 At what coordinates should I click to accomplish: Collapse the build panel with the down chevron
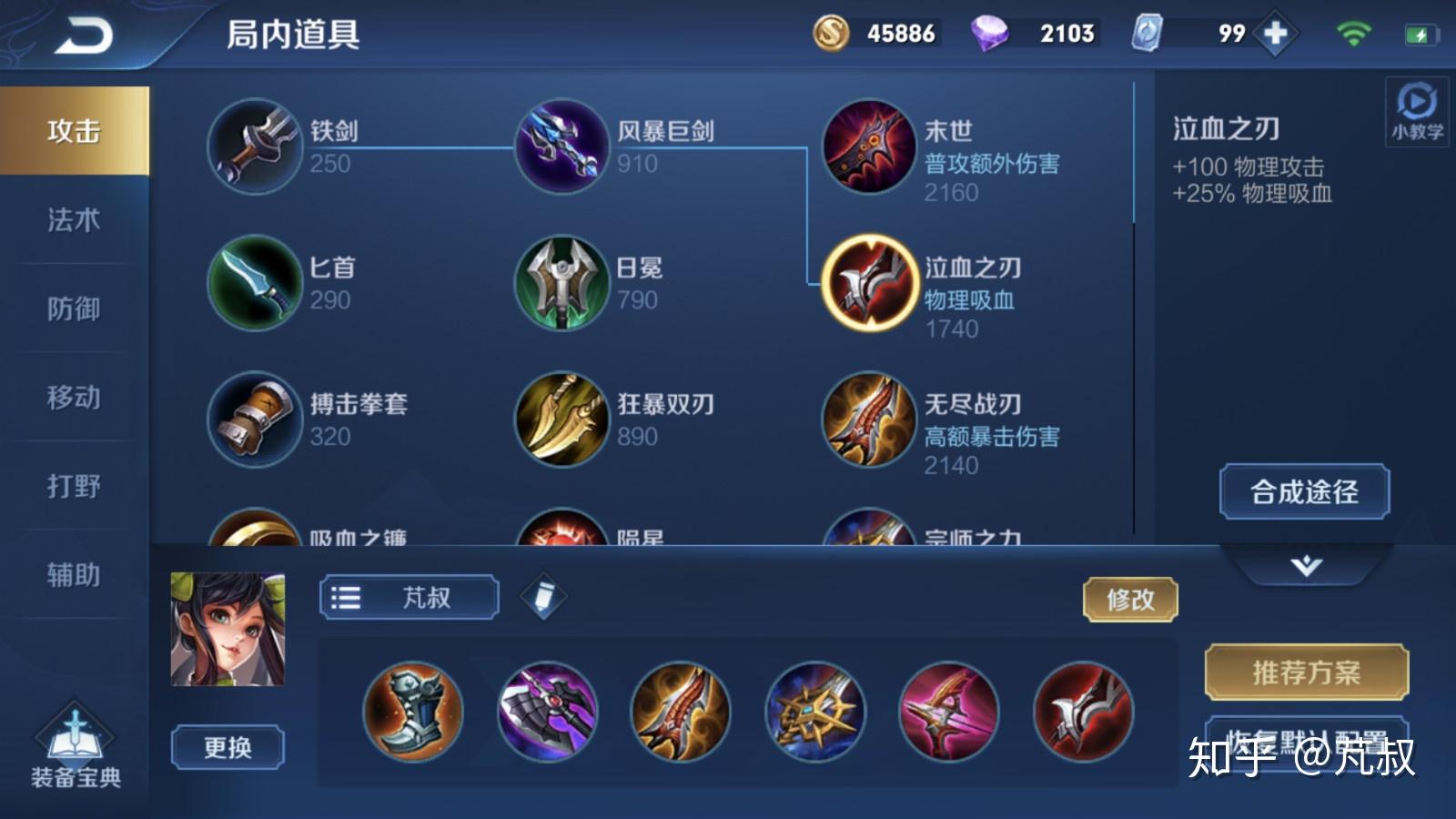point(1305,566)
